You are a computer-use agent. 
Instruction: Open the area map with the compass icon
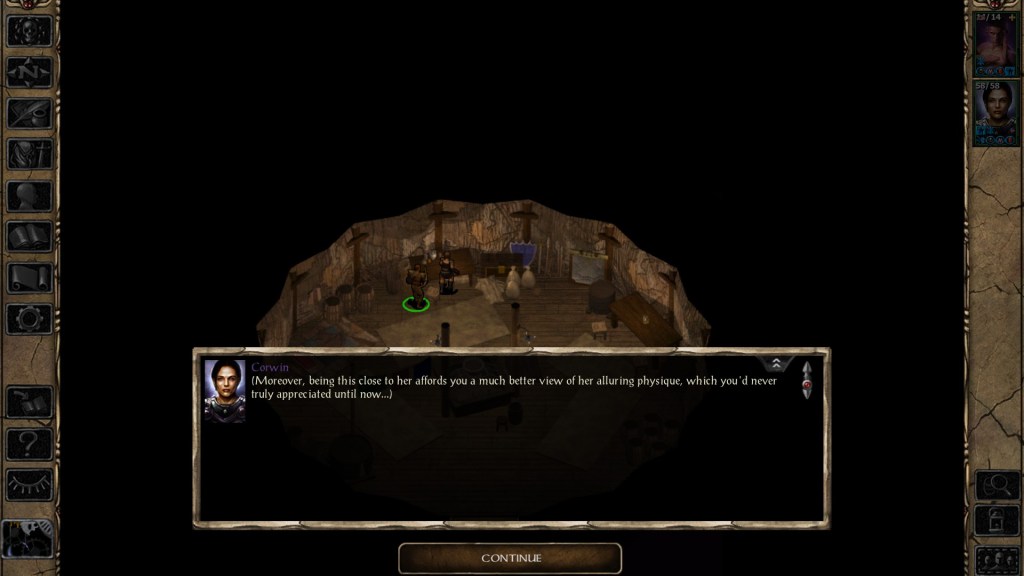pos(29,72)
